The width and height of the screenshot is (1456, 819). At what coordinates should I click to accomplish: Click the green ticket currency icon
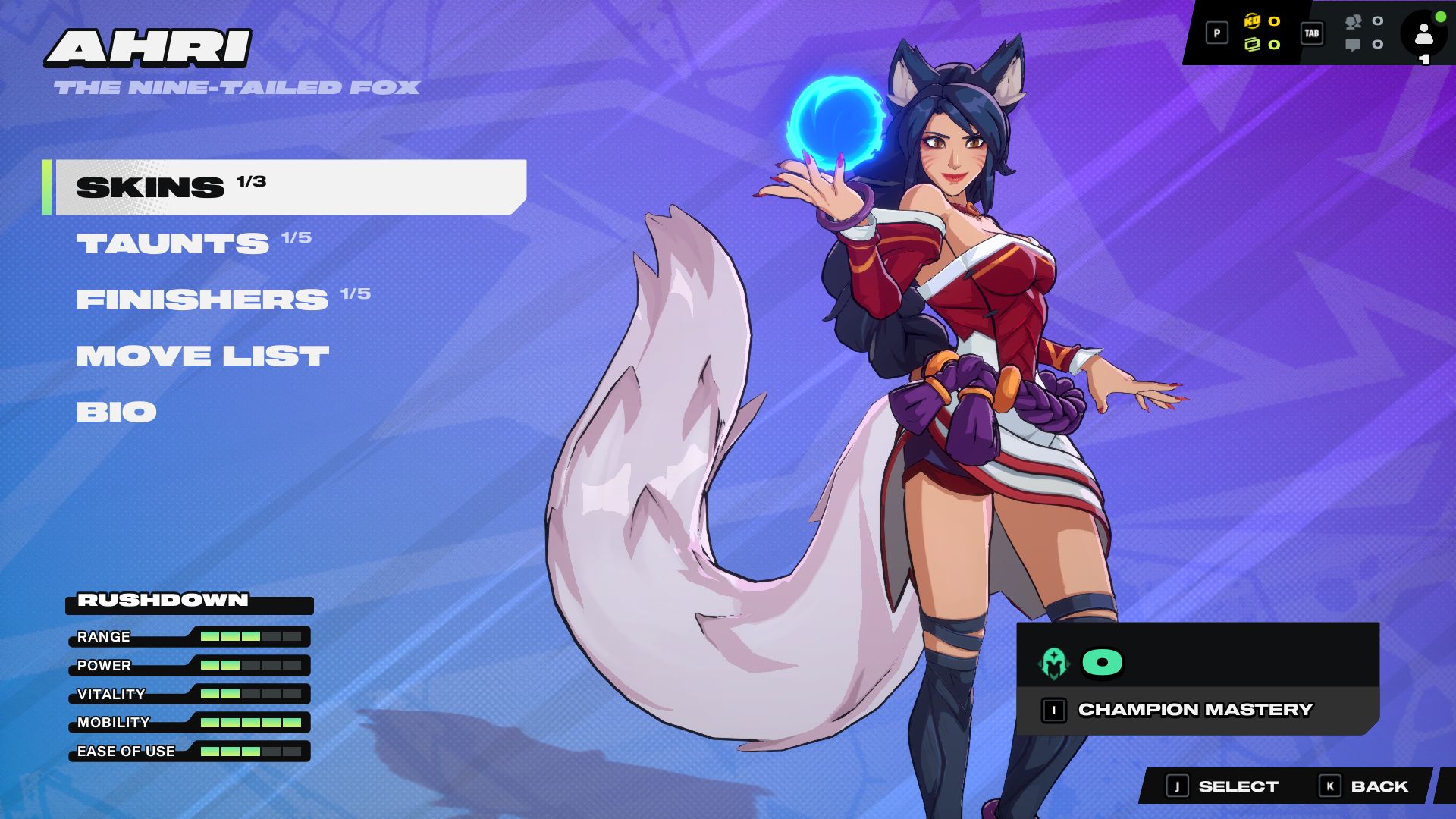[x=1252, y=45]
